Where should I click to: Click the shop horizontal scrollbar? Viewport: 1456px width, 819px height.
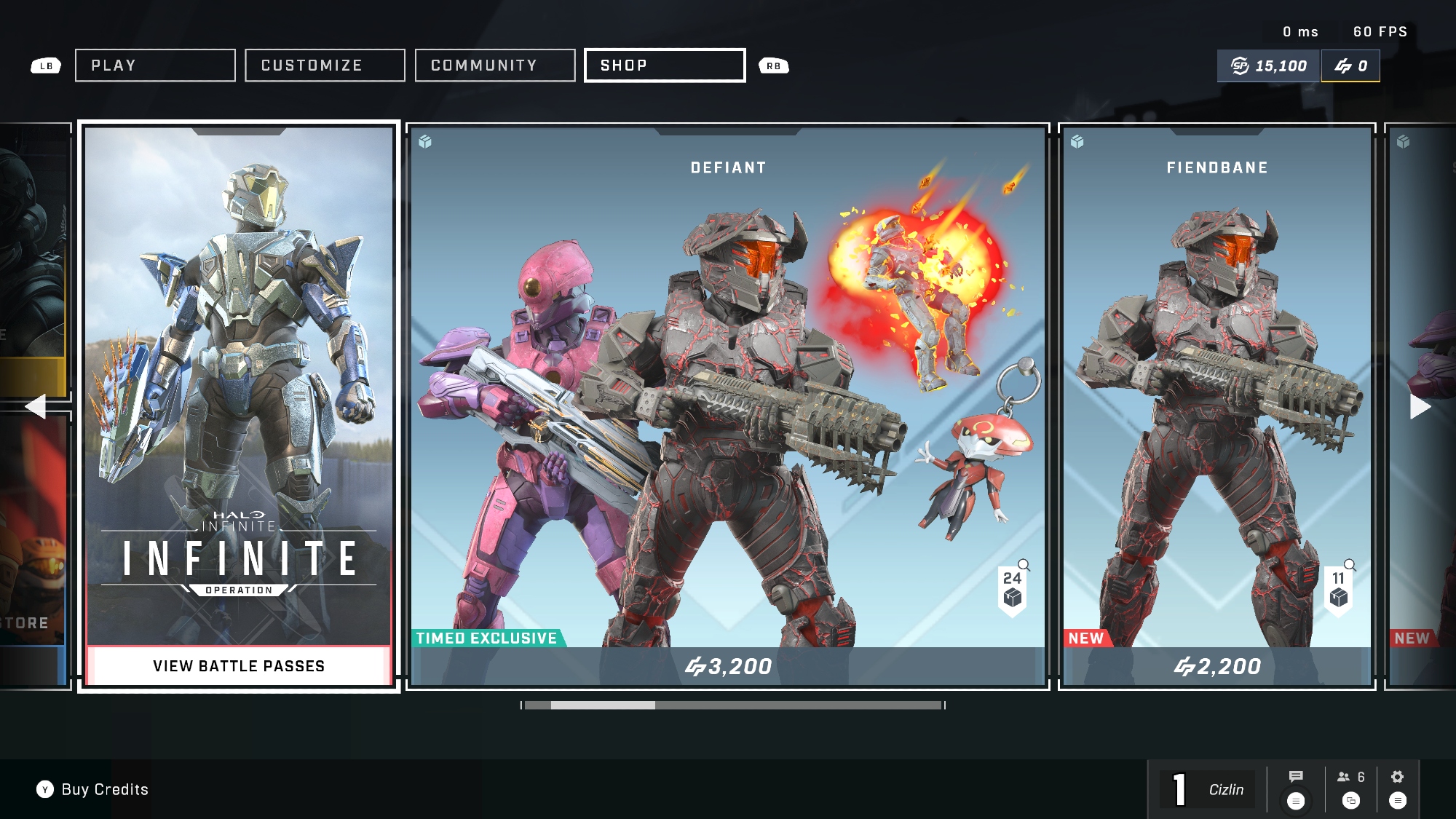click(732, 705)
